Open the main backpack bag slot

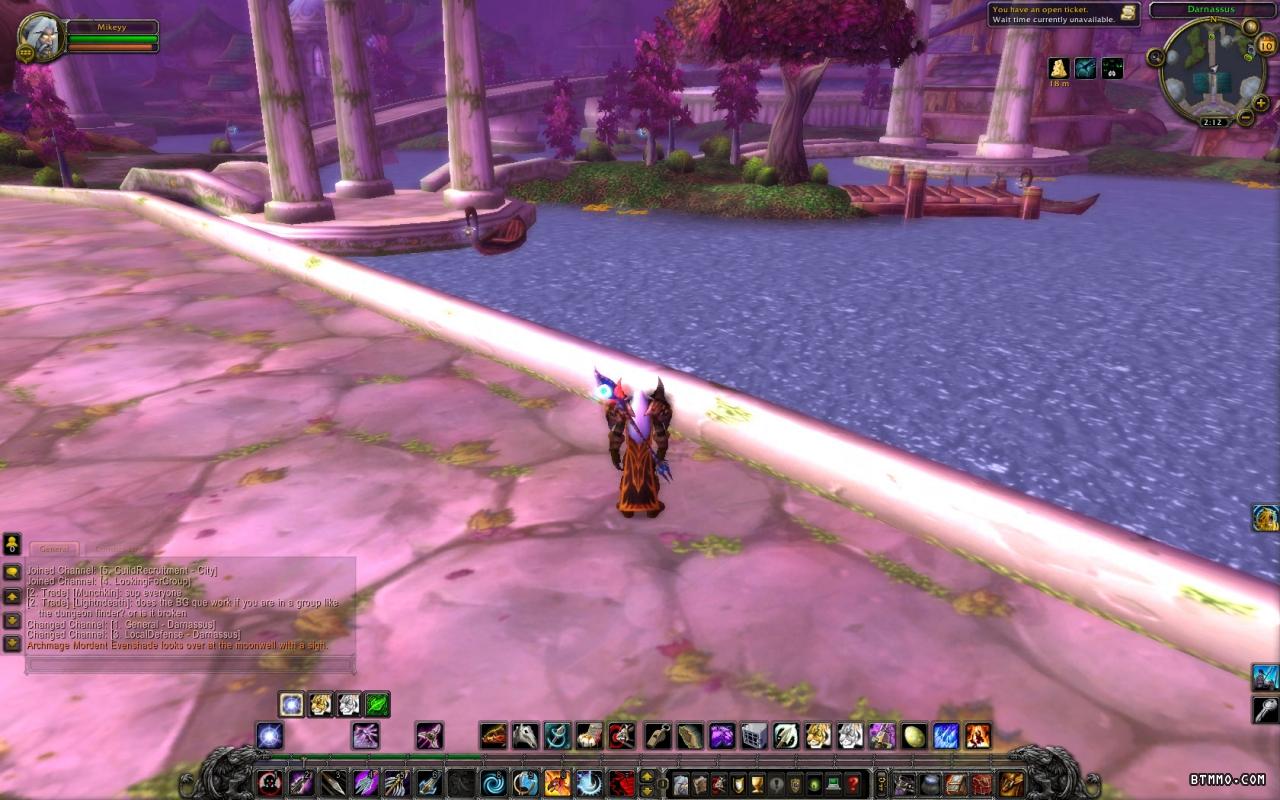(x=1013, y=783)
